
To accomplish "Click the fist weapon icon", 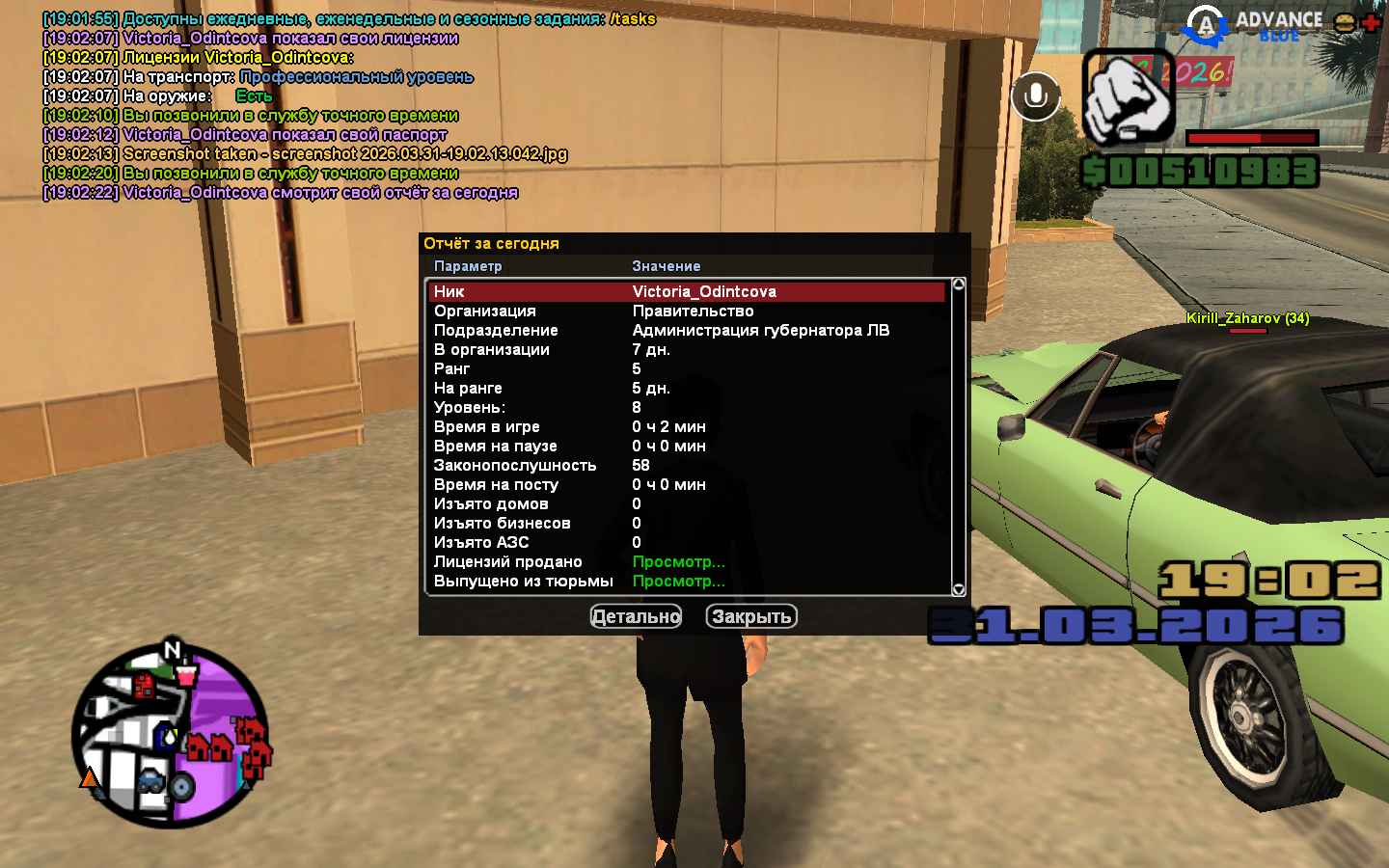I will 1128,97.
